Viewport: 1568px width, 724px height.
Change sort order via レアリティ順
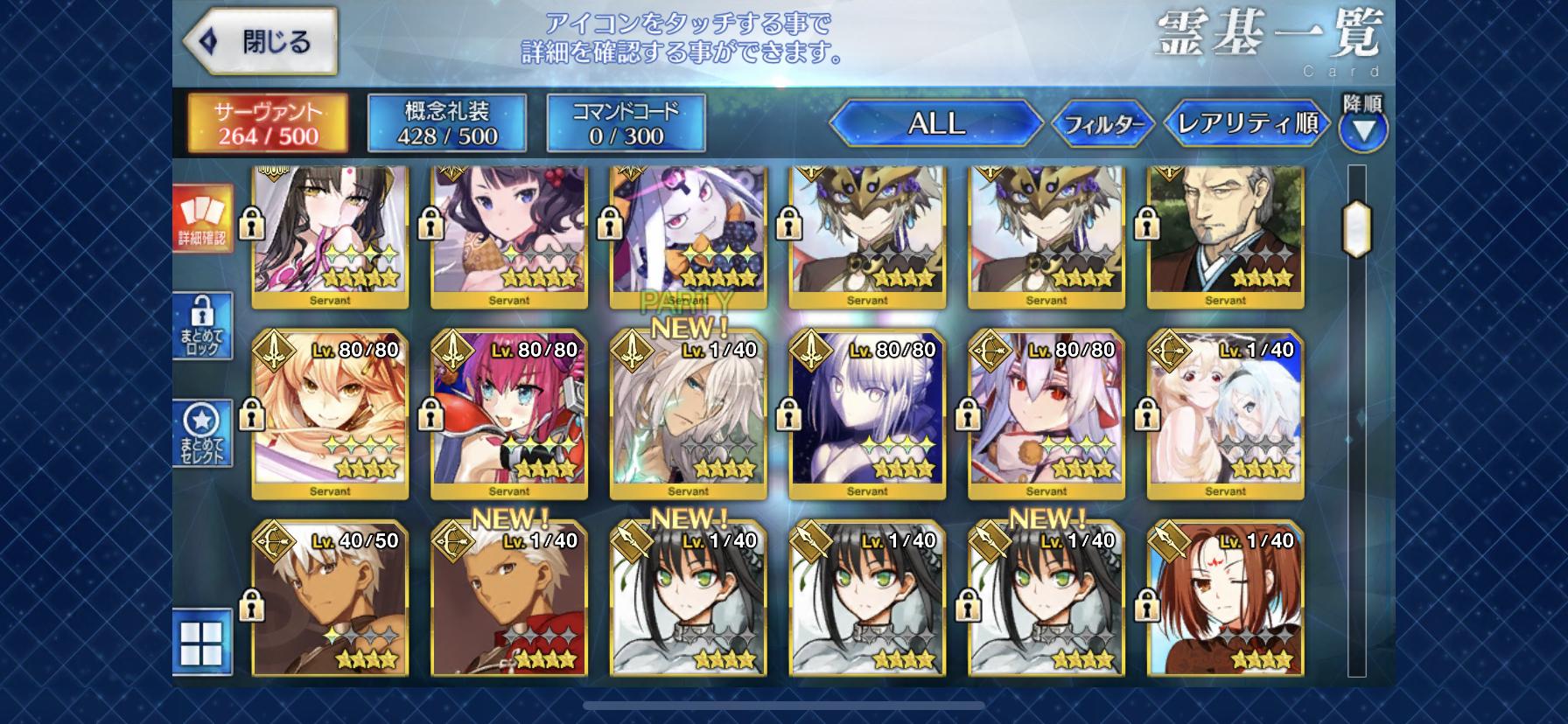[x=1248, y=123]
